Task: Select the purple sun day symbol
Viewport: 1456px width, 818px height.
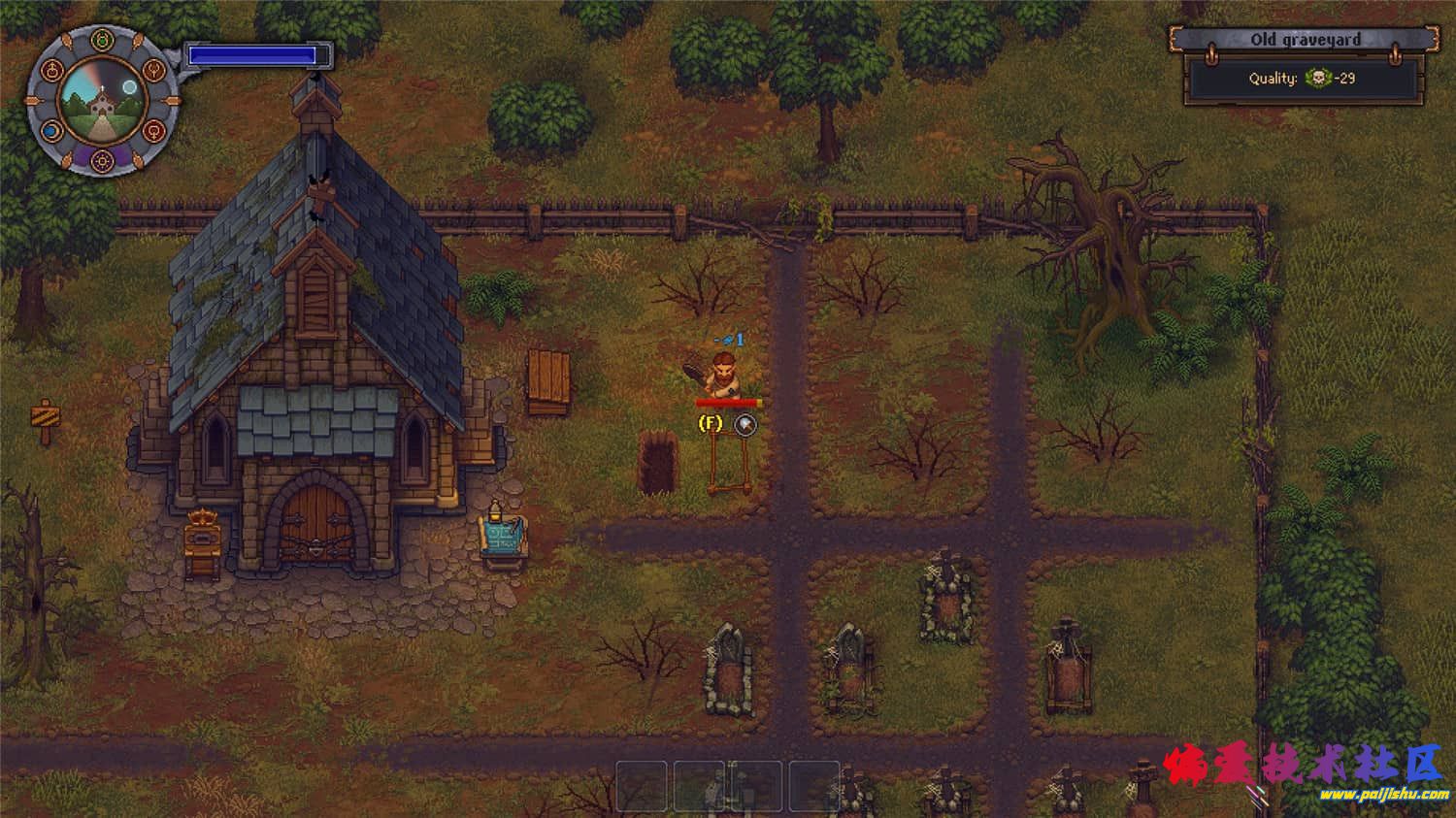Action: [103, 160]
